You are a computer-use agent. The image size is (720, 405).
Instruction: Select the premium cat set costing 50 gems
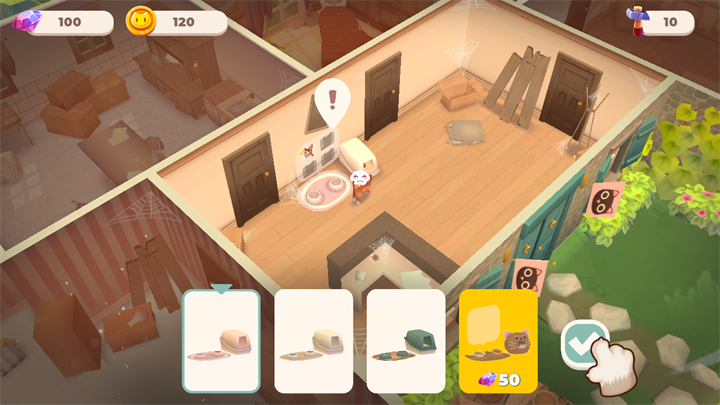[x=498, y=341]
